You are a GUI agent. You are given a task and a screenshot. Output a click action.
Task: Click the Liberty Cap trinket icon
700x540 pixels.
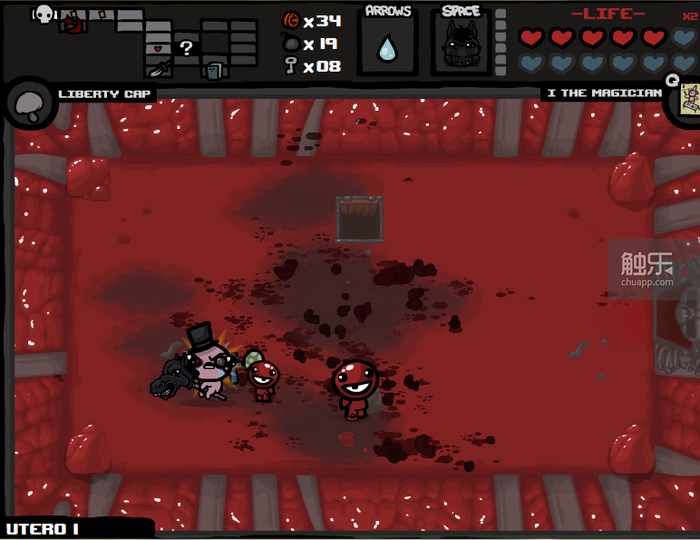pyautogui.click(x=27, y=103)
